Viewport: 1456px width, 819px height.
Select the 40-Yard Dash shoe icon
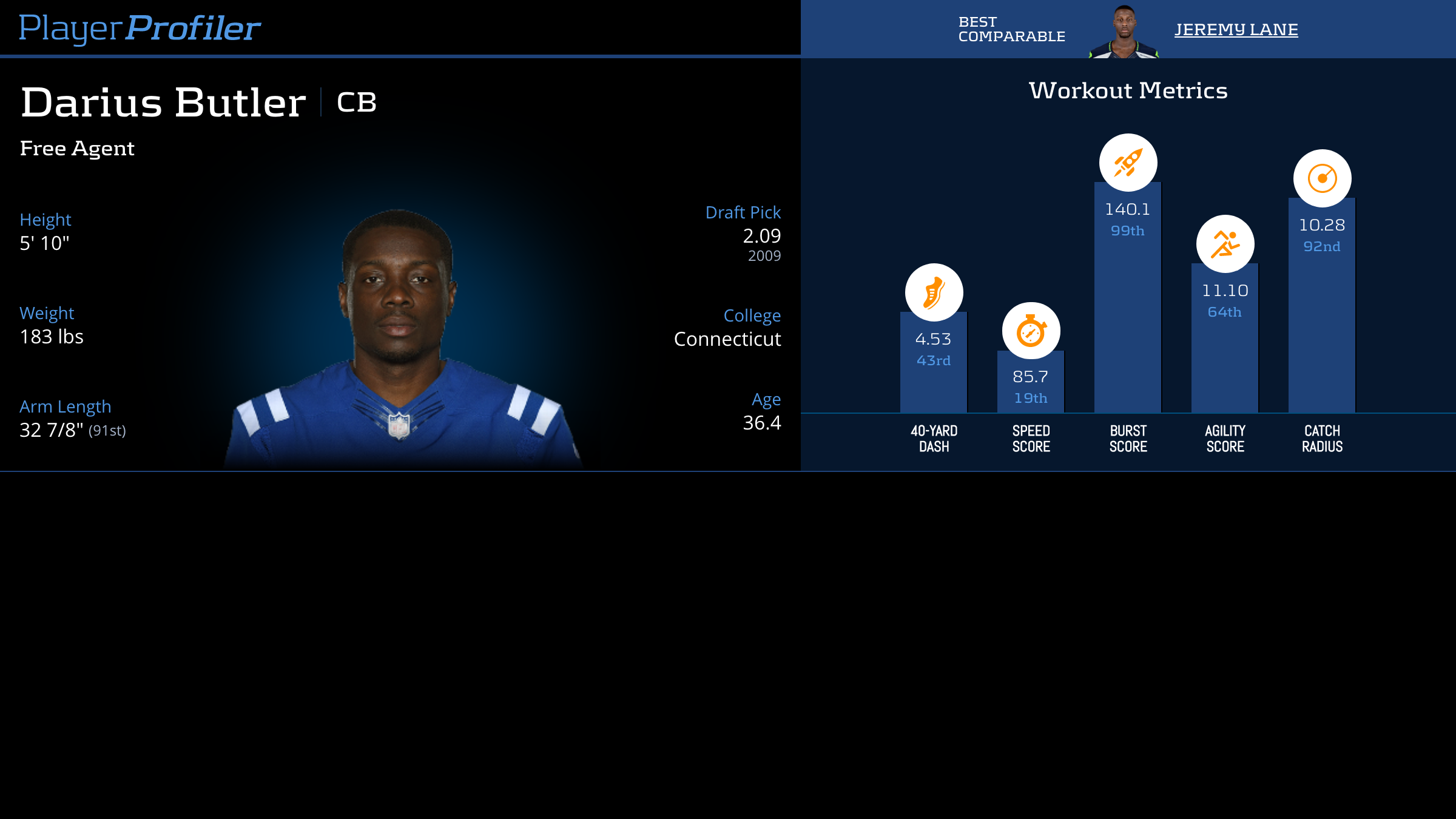click(x=934, y=292)
